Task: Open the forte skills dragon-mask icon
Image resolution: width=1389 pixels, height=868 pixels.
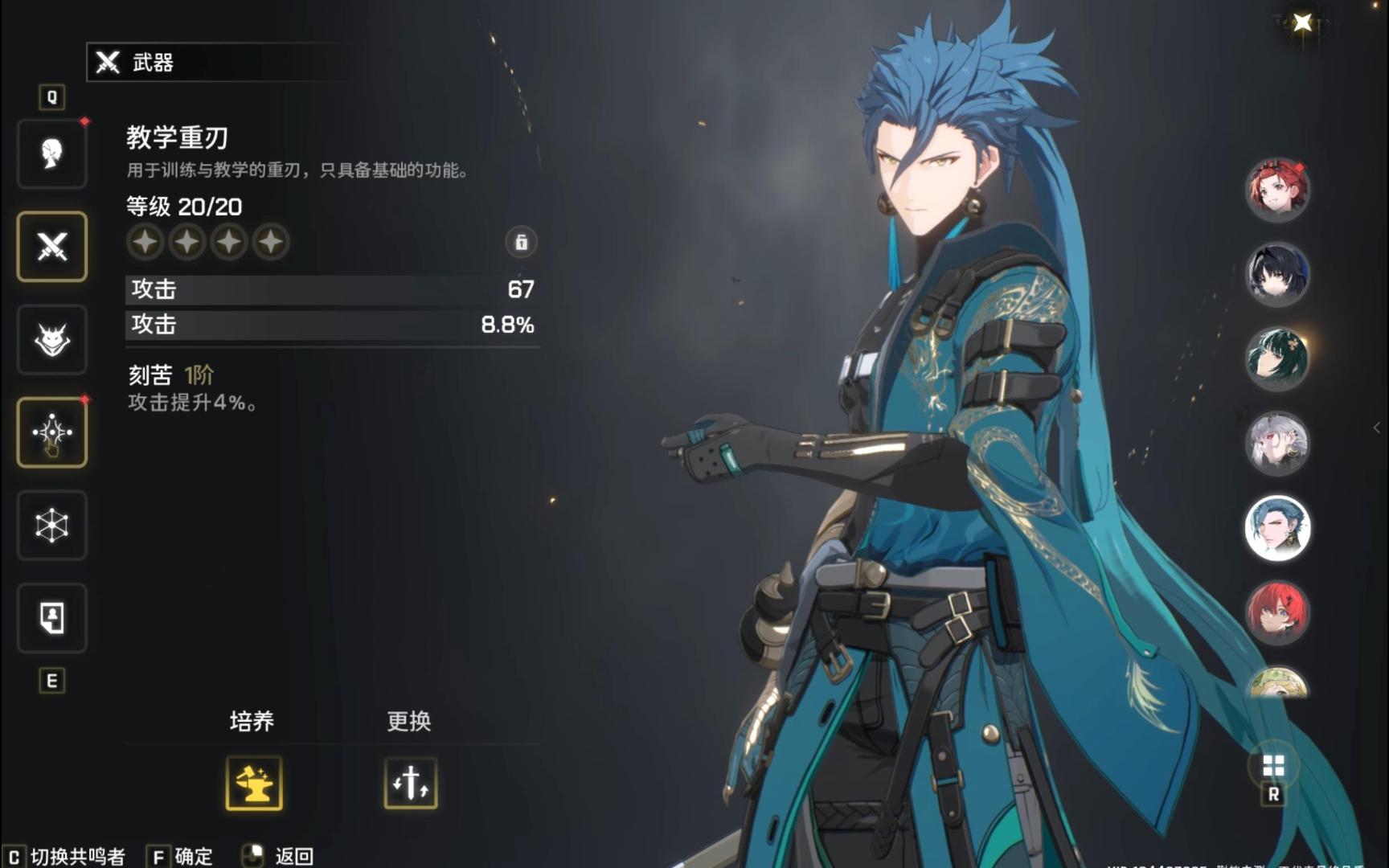Action: click(x=51, y=339)
